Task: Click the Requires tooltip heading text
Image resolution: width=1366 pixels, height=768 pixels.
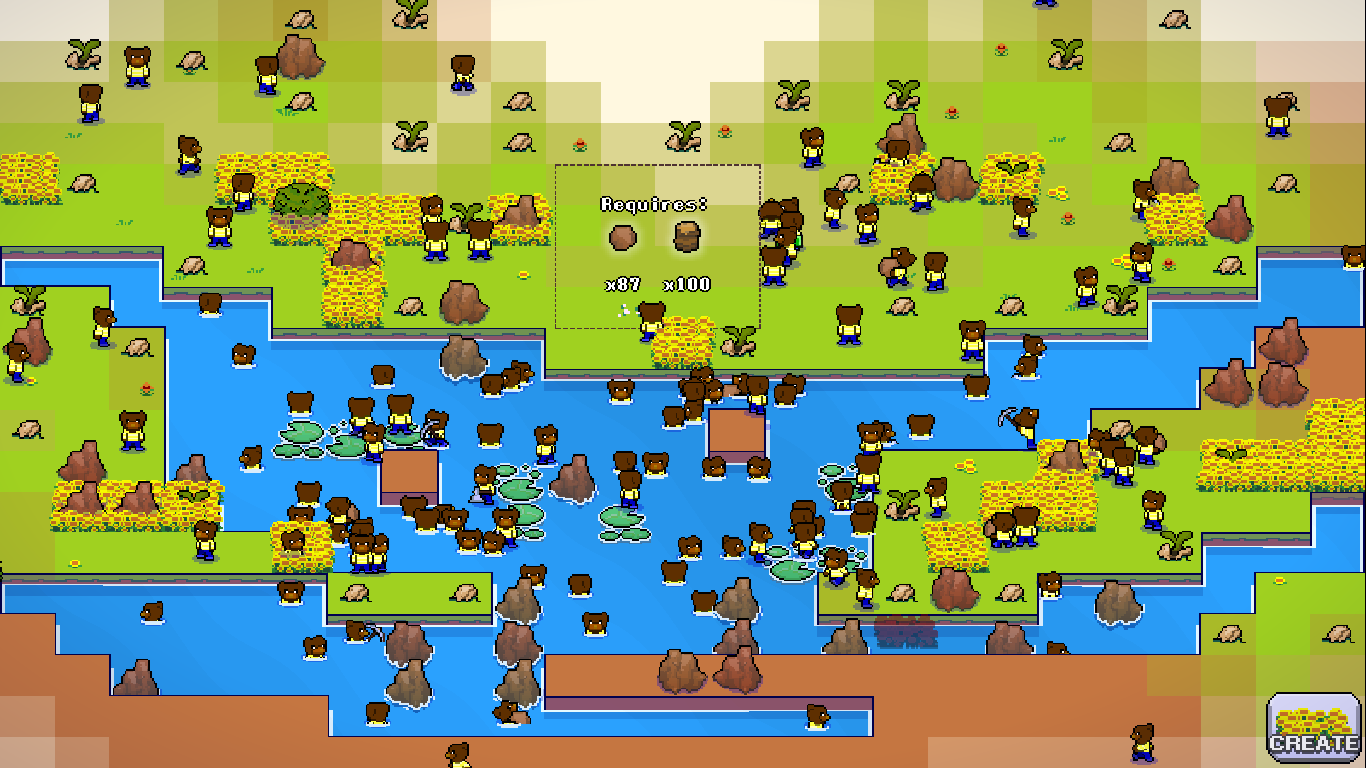Action: coord(651,203)
